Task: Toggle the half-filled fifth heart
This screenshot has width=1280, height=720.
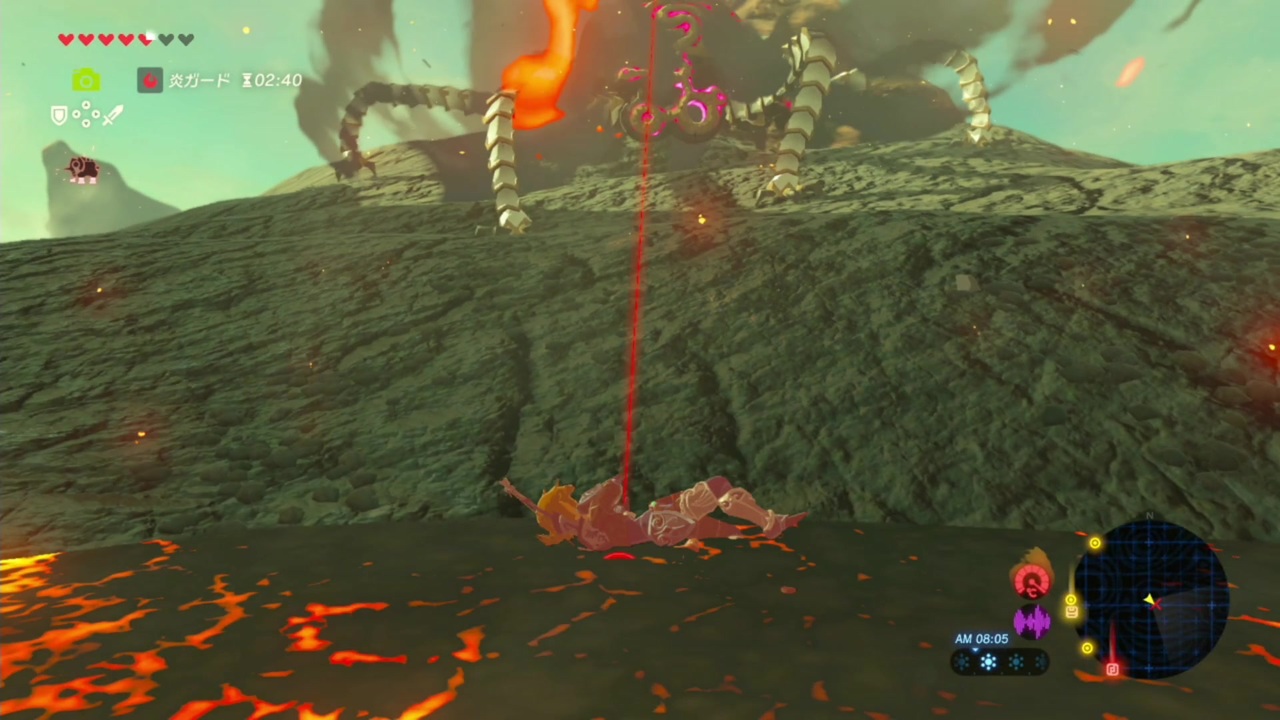Action: [145, 39]
